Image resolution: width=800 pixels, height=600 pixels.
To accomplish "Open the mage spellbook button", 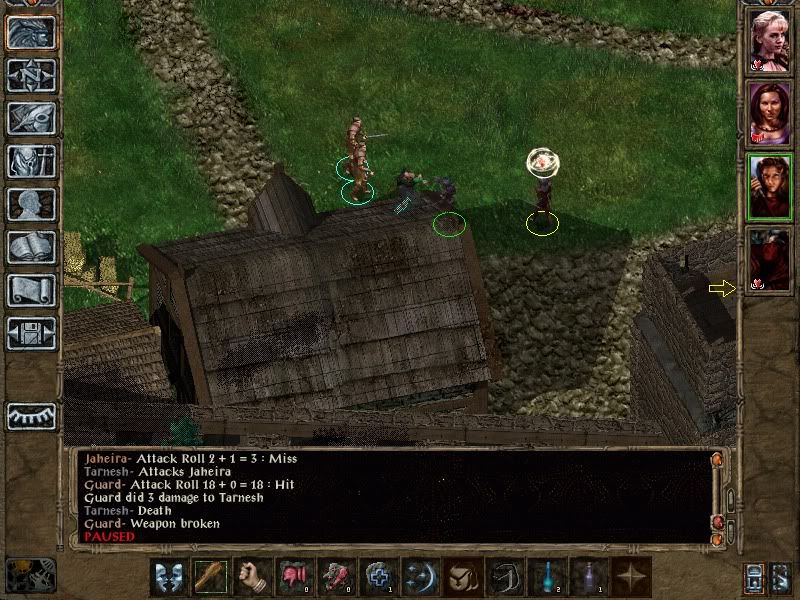I will [31, 247].
